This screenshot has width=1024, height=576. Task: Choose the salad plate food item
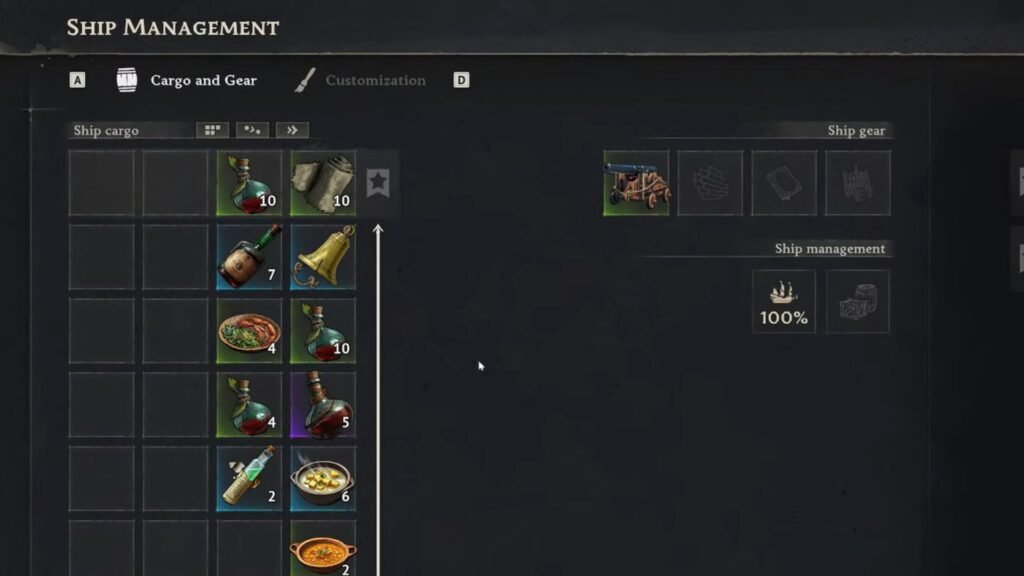click(249, 331)
